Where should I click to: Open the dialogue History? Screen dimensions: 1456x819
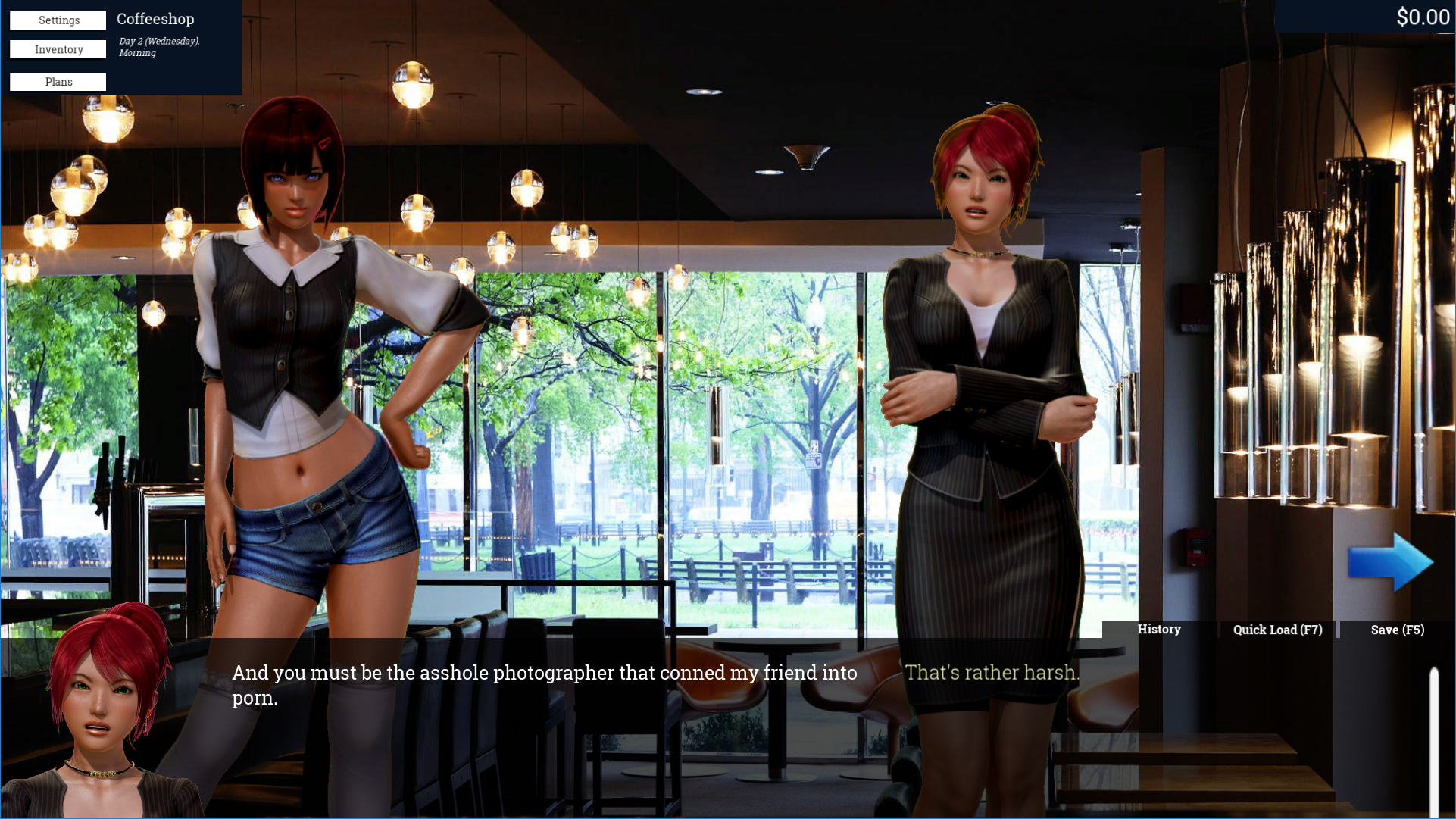tap(1158, 630)
